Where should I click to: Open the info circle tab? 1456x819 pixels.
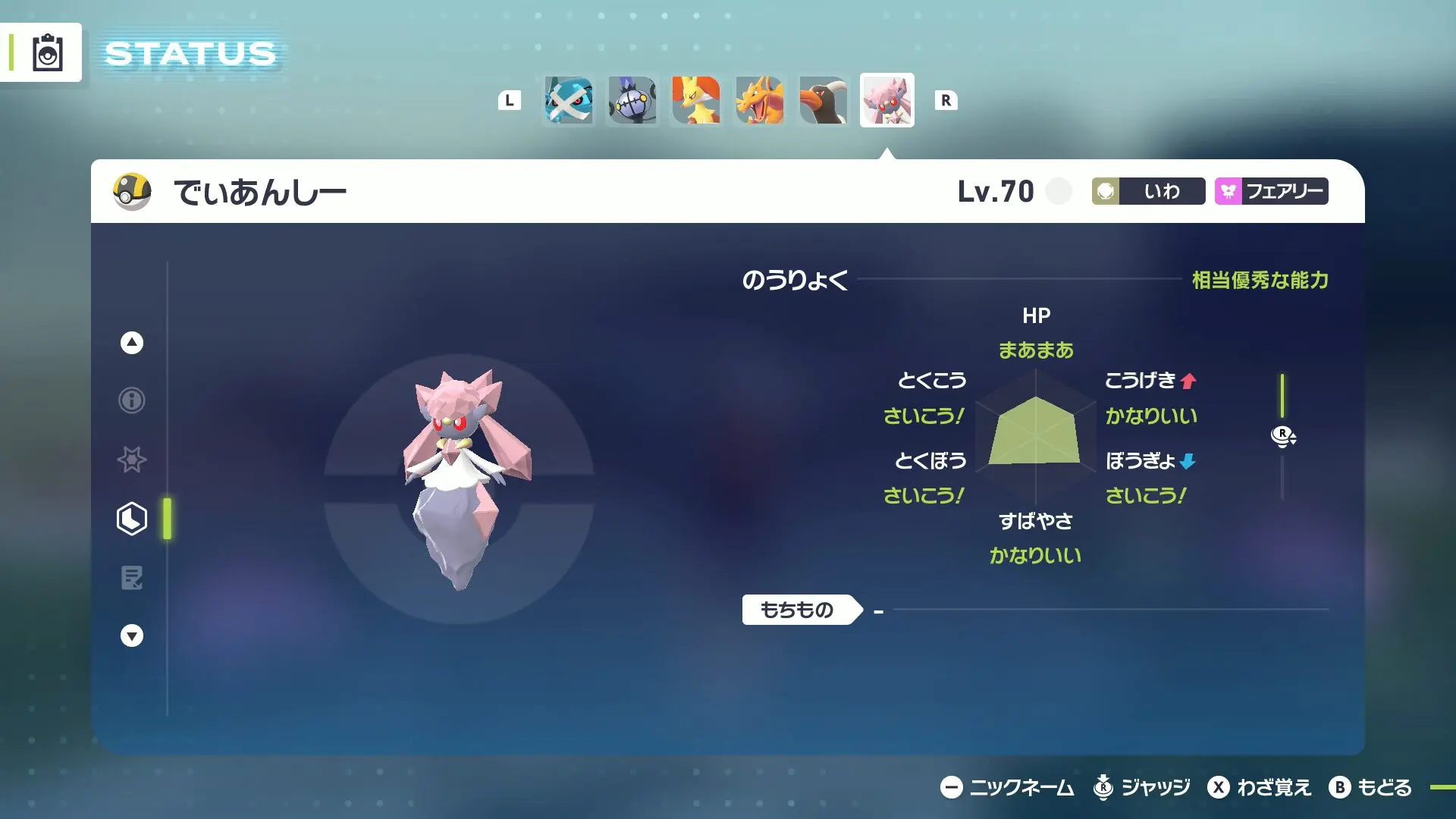(132, 400)
